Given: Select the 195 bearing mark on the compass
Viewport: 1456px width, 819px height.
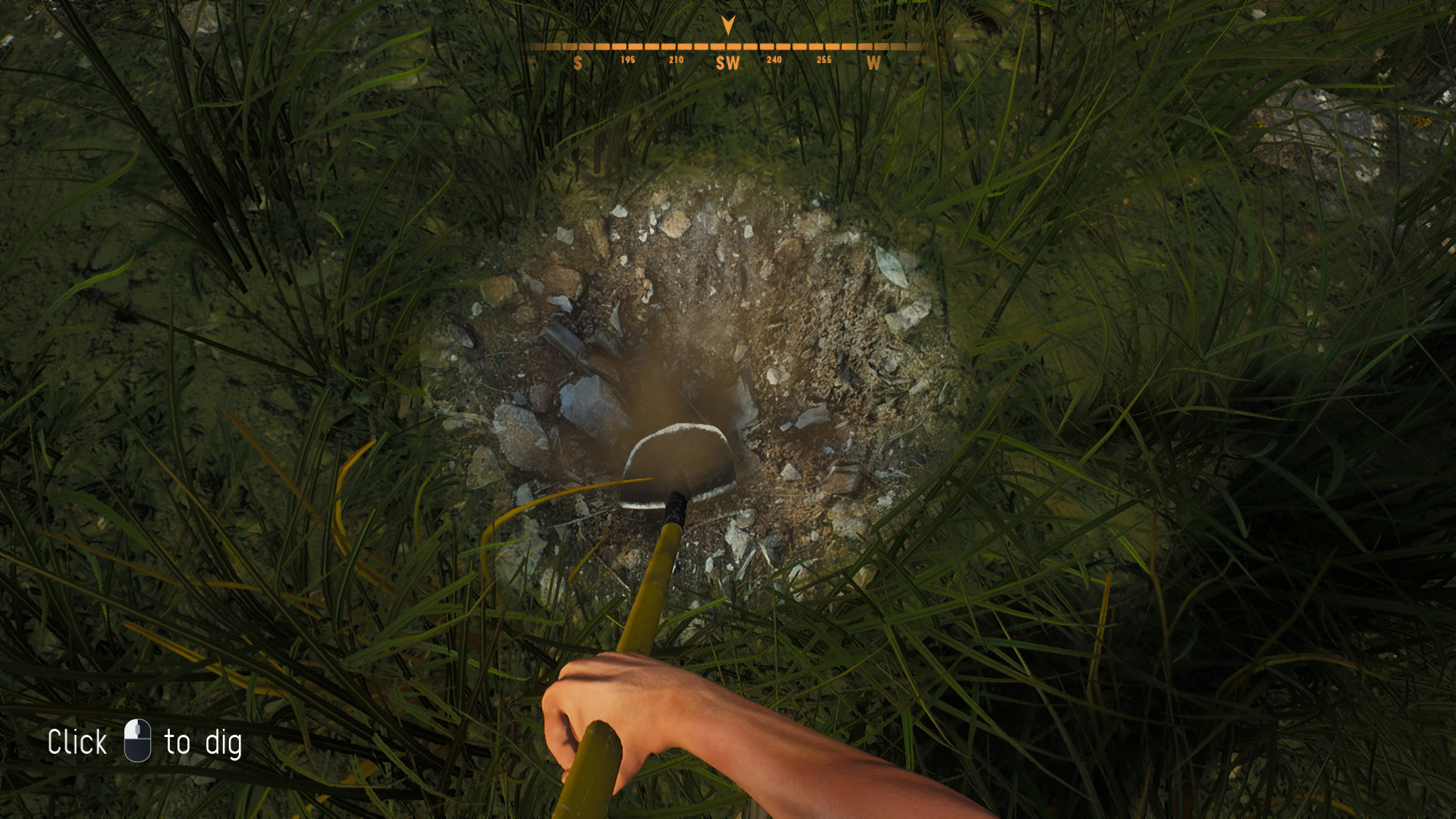Looking at the screenshot, I should pyautogui.click(x=627, y=59).
